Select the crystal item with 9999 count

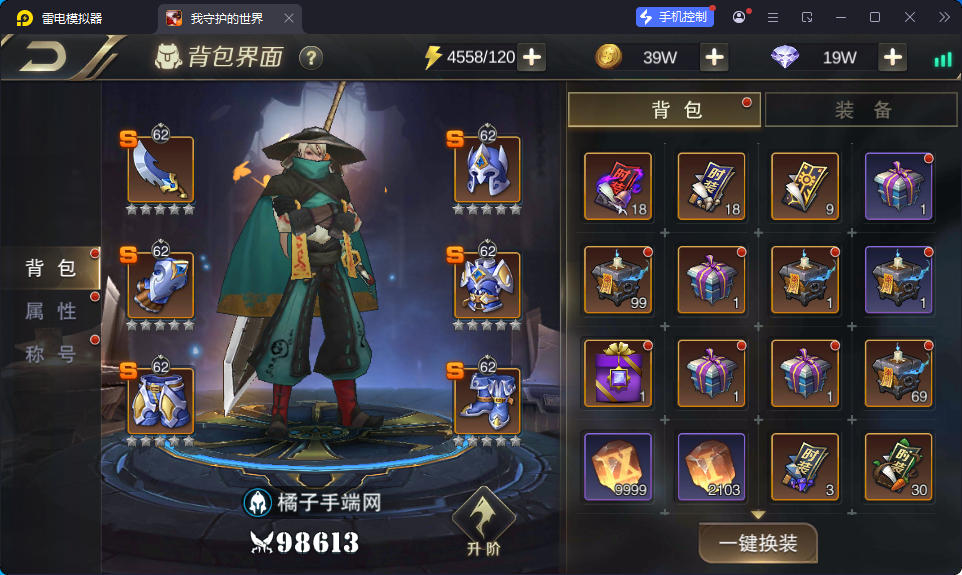point(617,466)
